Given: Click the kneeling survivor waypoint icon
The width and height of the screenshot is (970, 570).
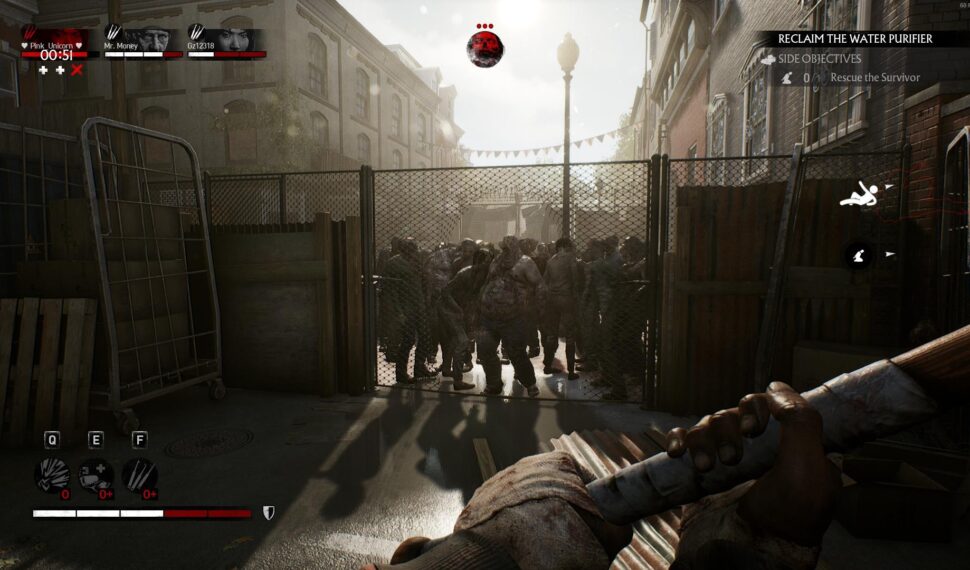Looking at the screenshot, I should 859,255.
